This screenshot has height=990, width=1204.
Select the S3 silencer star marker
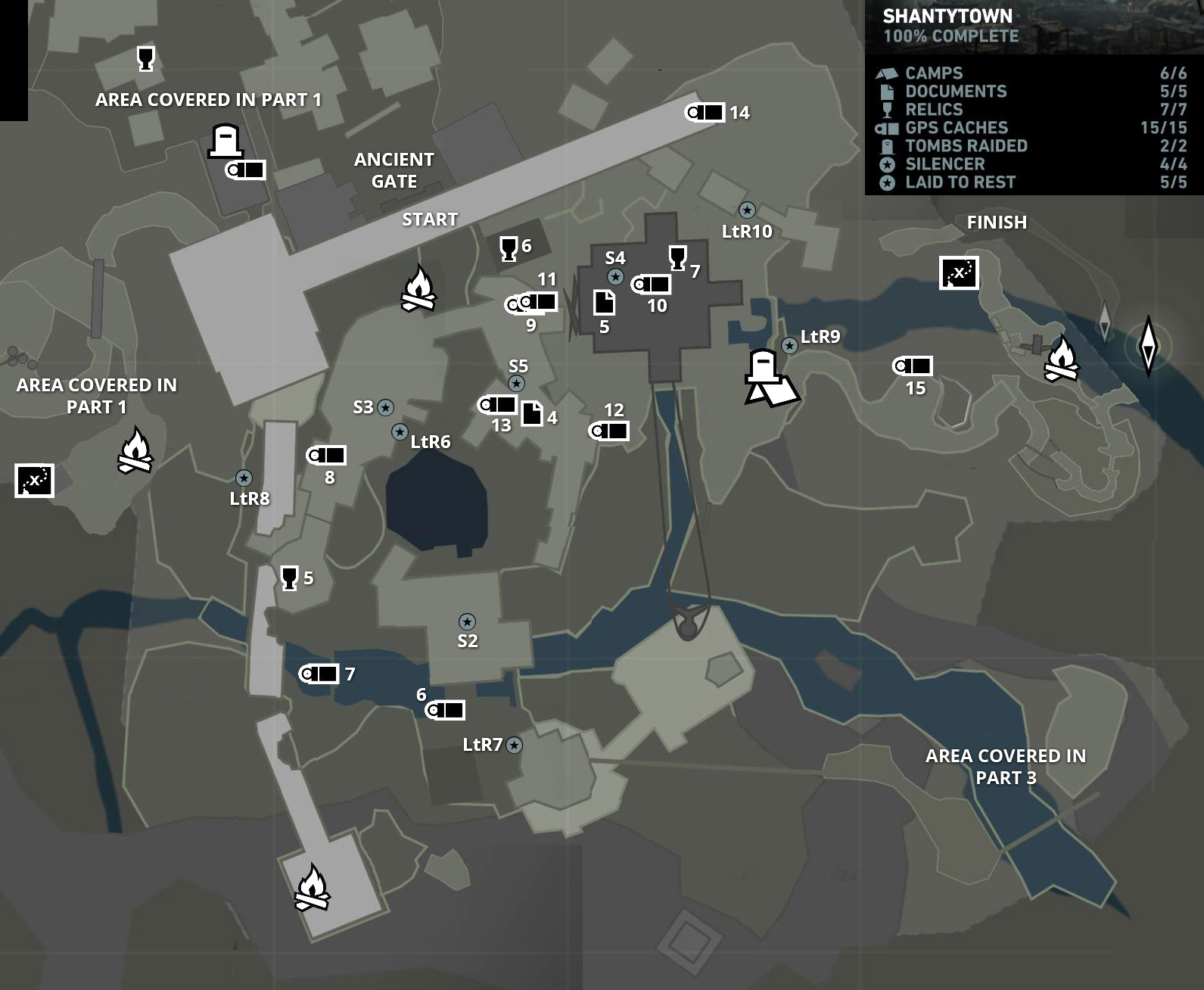(x=385, y=407)
